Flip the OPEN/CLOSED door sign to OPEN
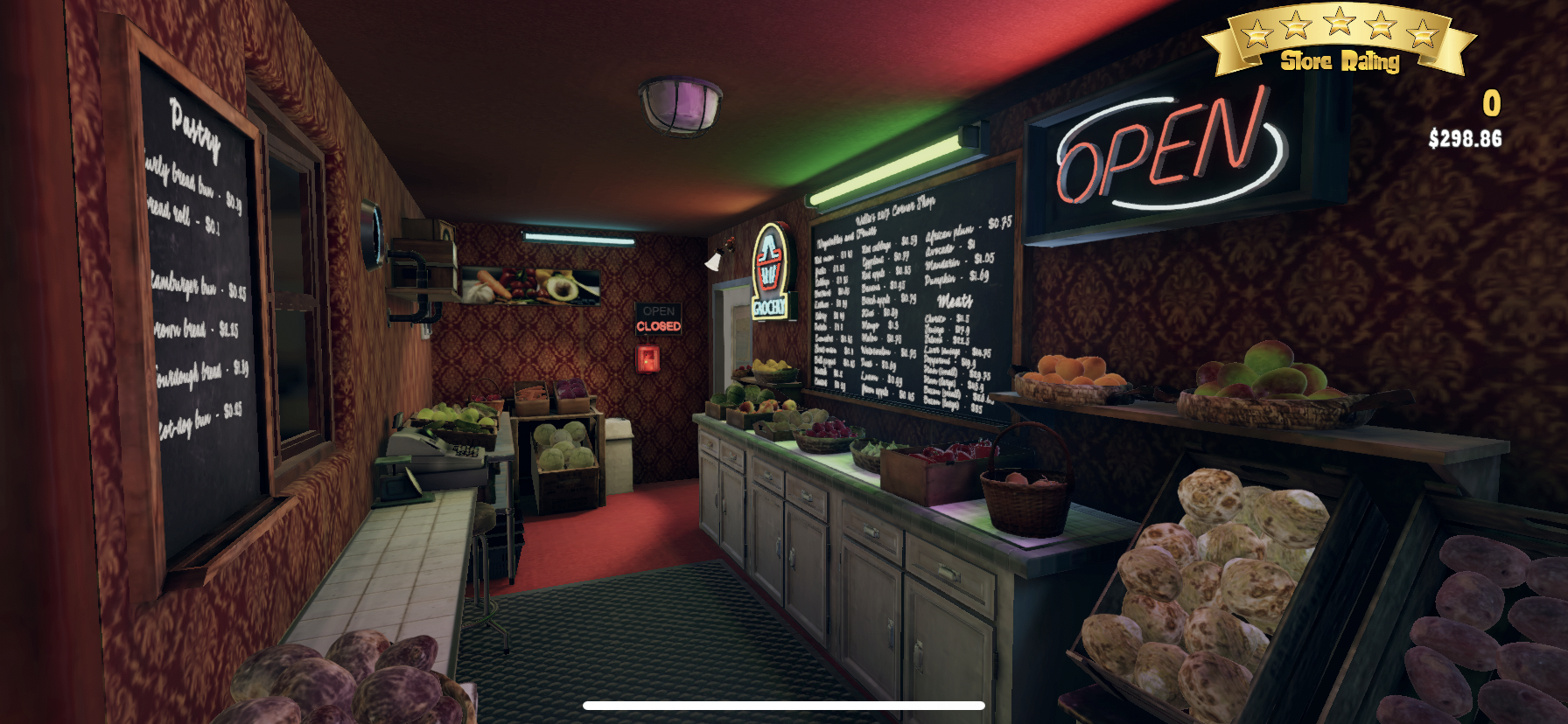The image size is (1568, 724). click(x=657, y=319)
